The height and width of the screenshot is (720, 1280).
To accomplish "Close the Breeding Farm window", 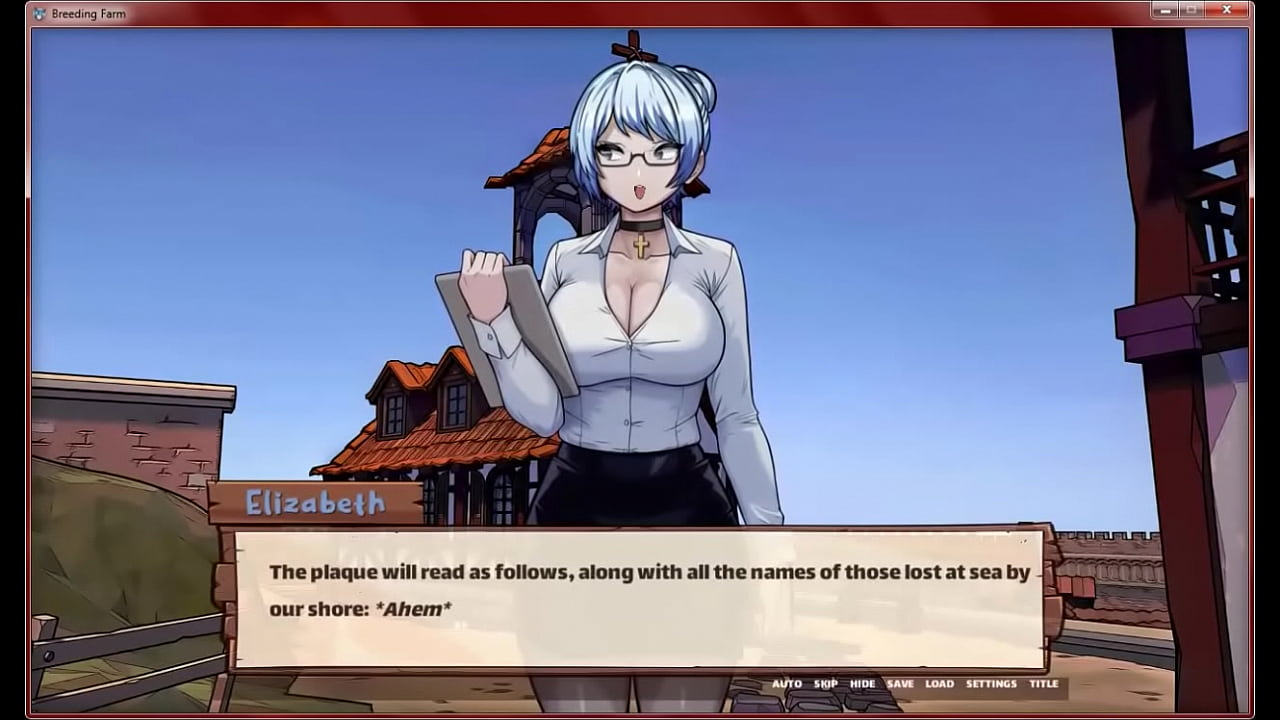I will click(1227, 10).
